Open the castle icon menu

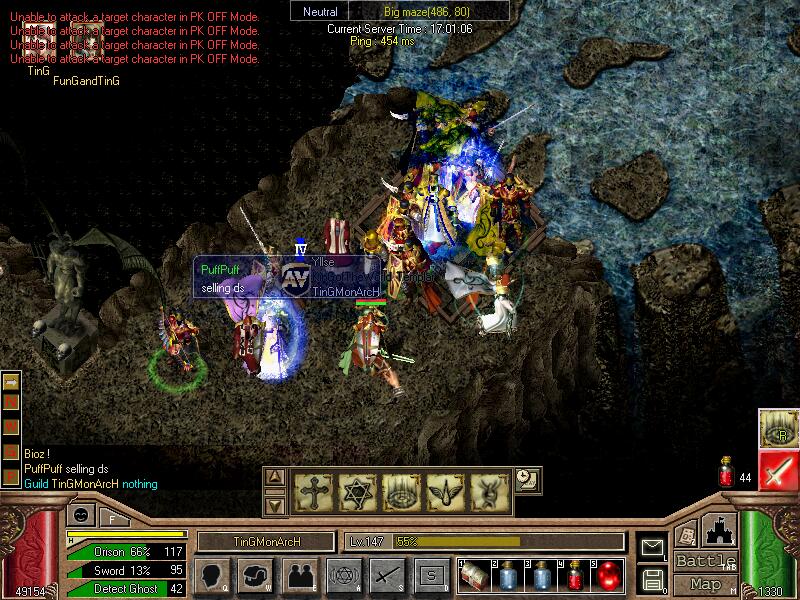[720, 530]
